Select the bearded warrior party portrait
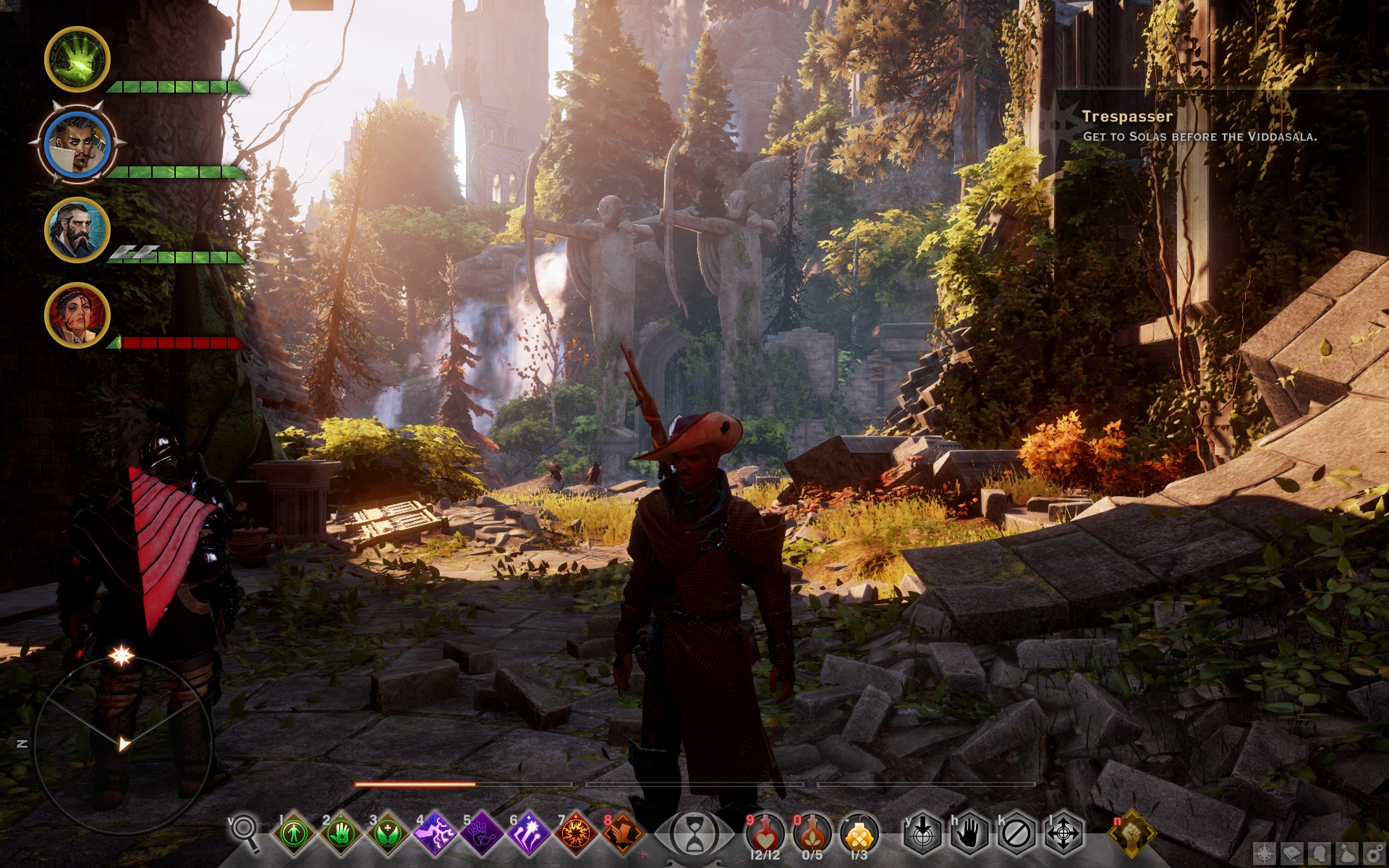Screen dimensions: 1389x868 pyautogui.click(x=77, y=230)
